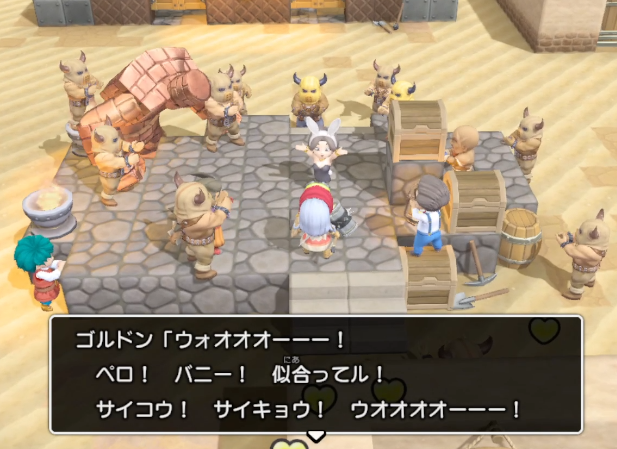Screen dimensions: 617x449
Task: Click Goldon's dialogue text box to advance
Action: coord(316,374)
